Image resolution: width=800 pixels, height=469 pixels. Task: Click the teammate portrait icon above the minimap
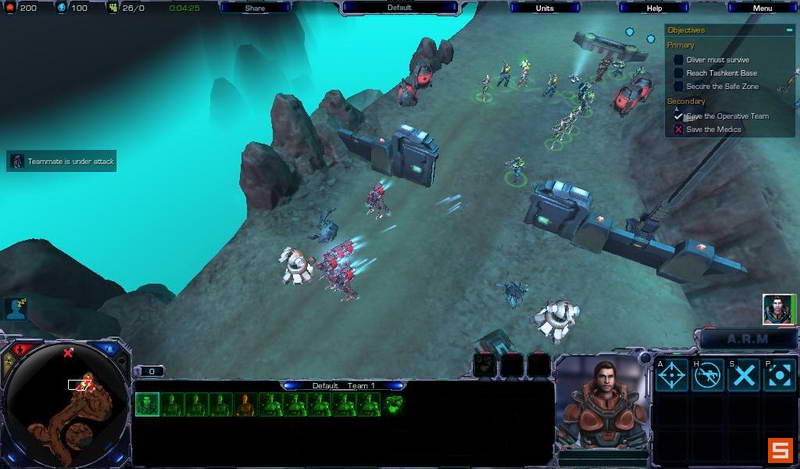tap(15, 307)
